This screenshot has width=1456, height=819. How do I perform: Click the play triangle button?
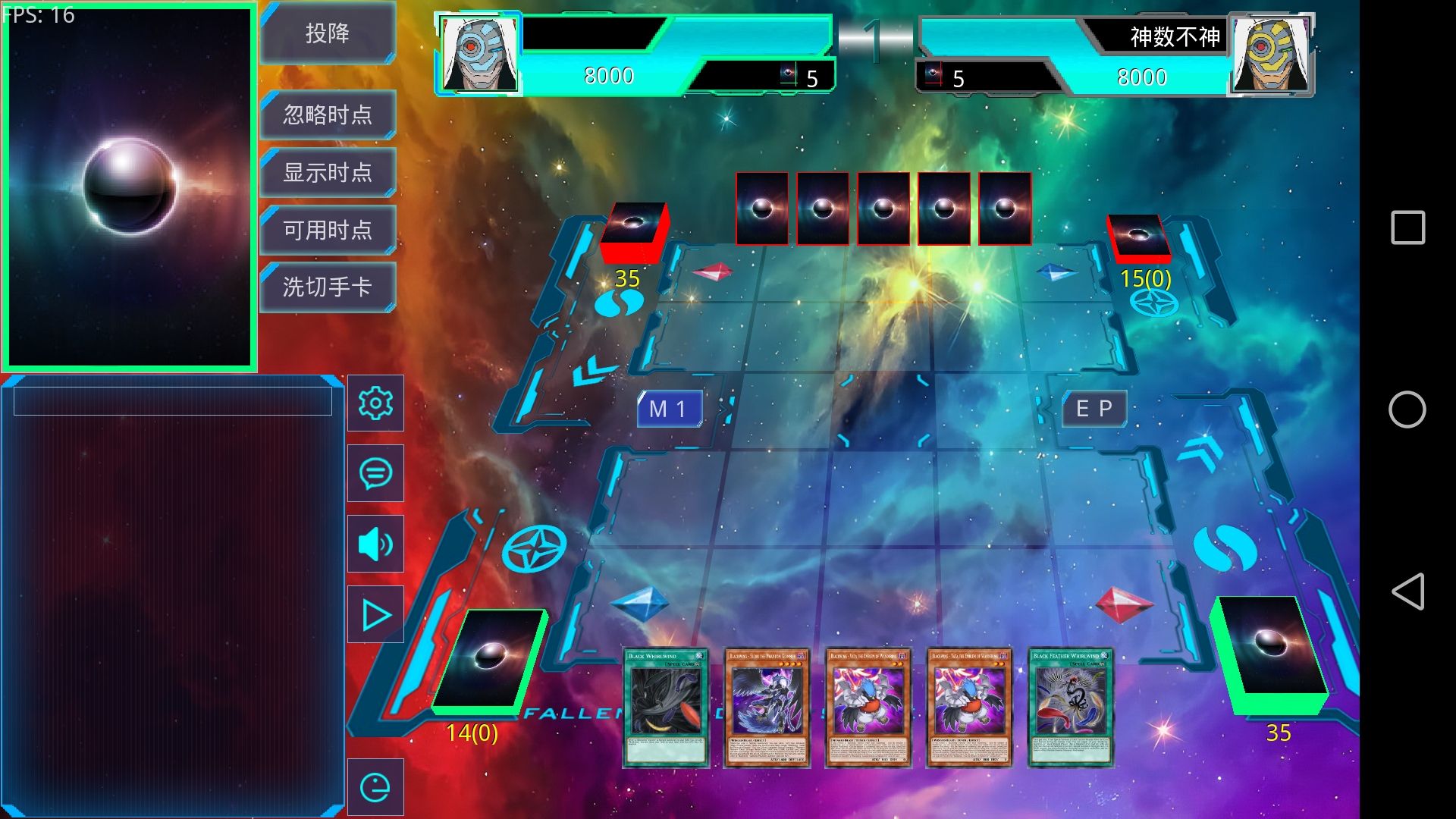(375, 614)
